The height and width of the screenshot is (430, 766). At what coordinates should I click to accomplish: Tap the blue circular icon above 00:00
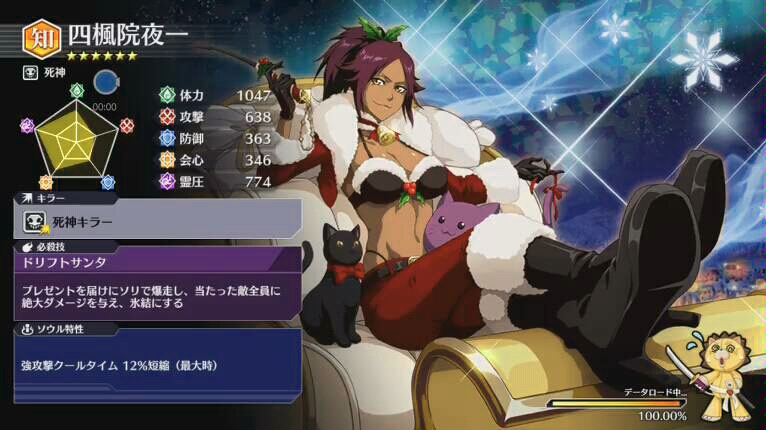pyautogui.click(x=105, y=81)
